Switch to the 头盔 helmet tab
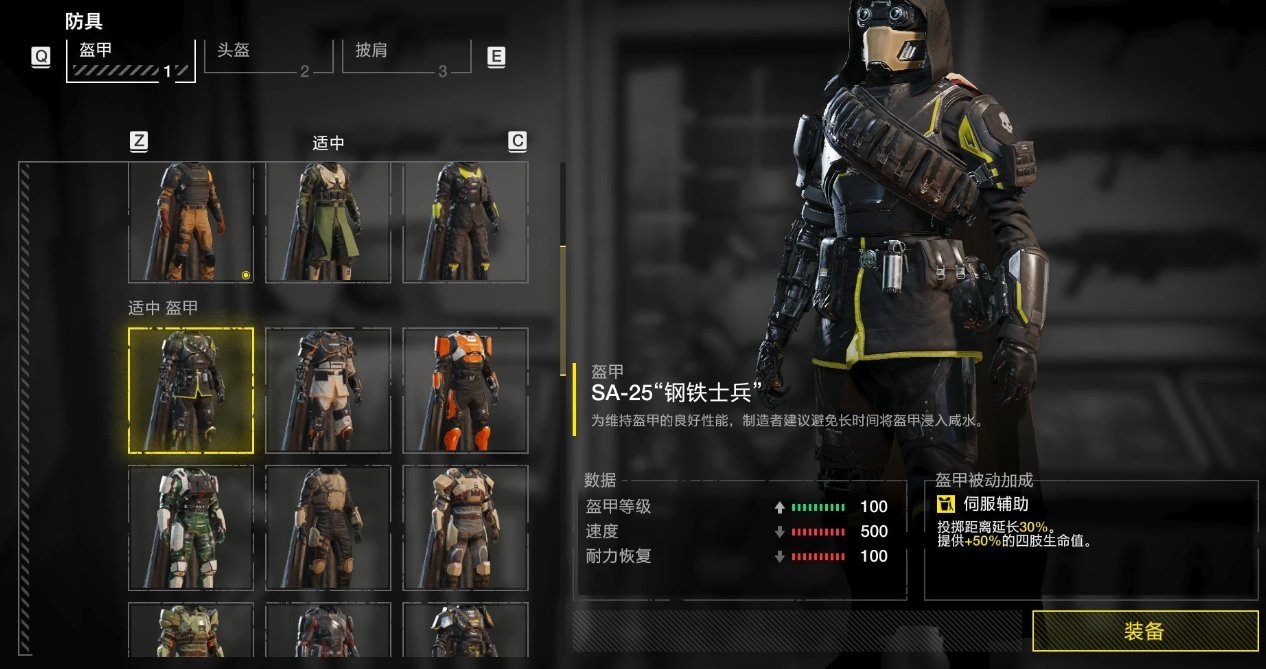 click(268, 56)
